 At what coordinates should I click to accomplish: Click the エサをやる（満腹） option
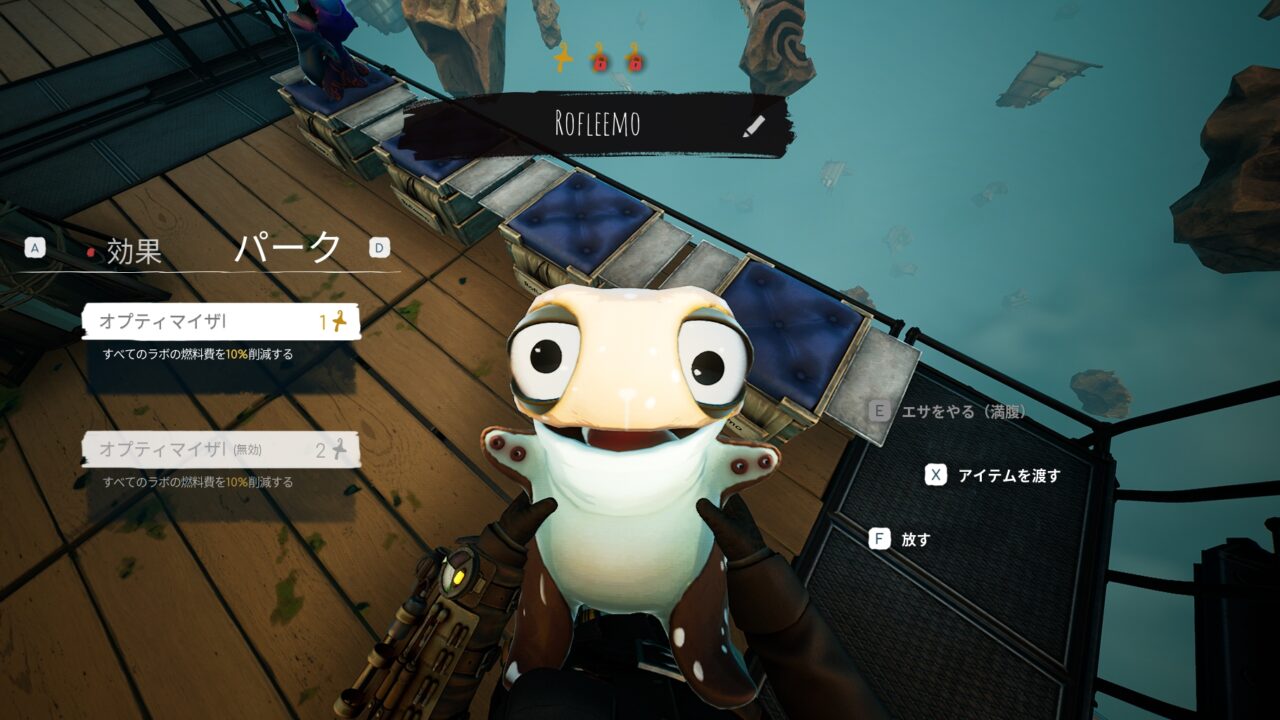tap(962, 411)
